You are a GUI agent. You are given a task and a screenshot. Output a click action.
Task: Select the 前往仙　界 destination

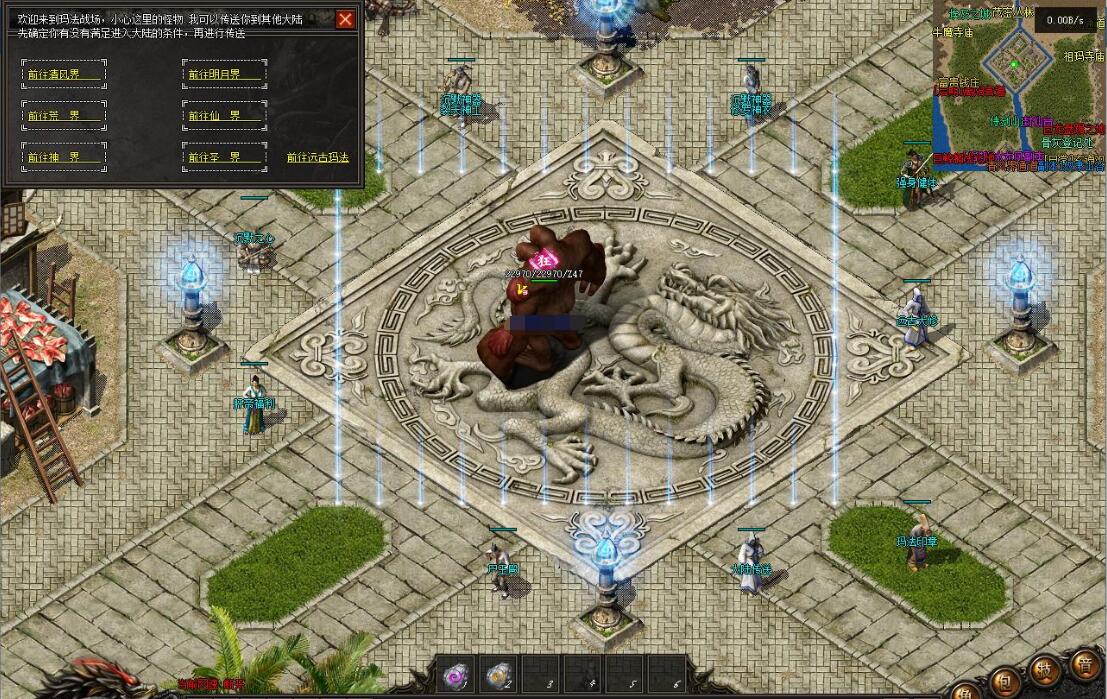click(x=224, y=115)
